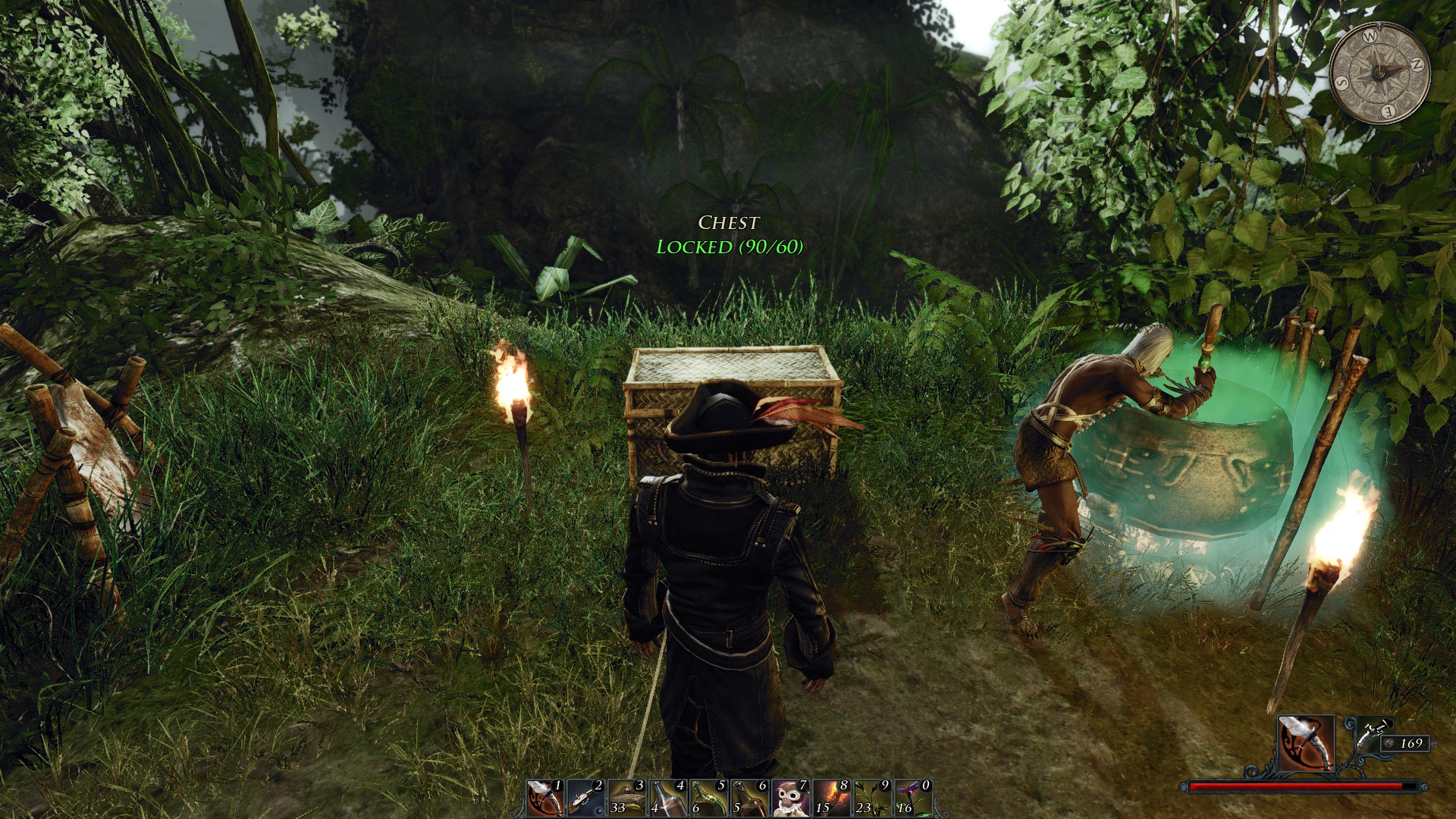Light the torch from hotbar slot 8
1456x819 pixels.
pyautogui.click(x=831, y=799)
